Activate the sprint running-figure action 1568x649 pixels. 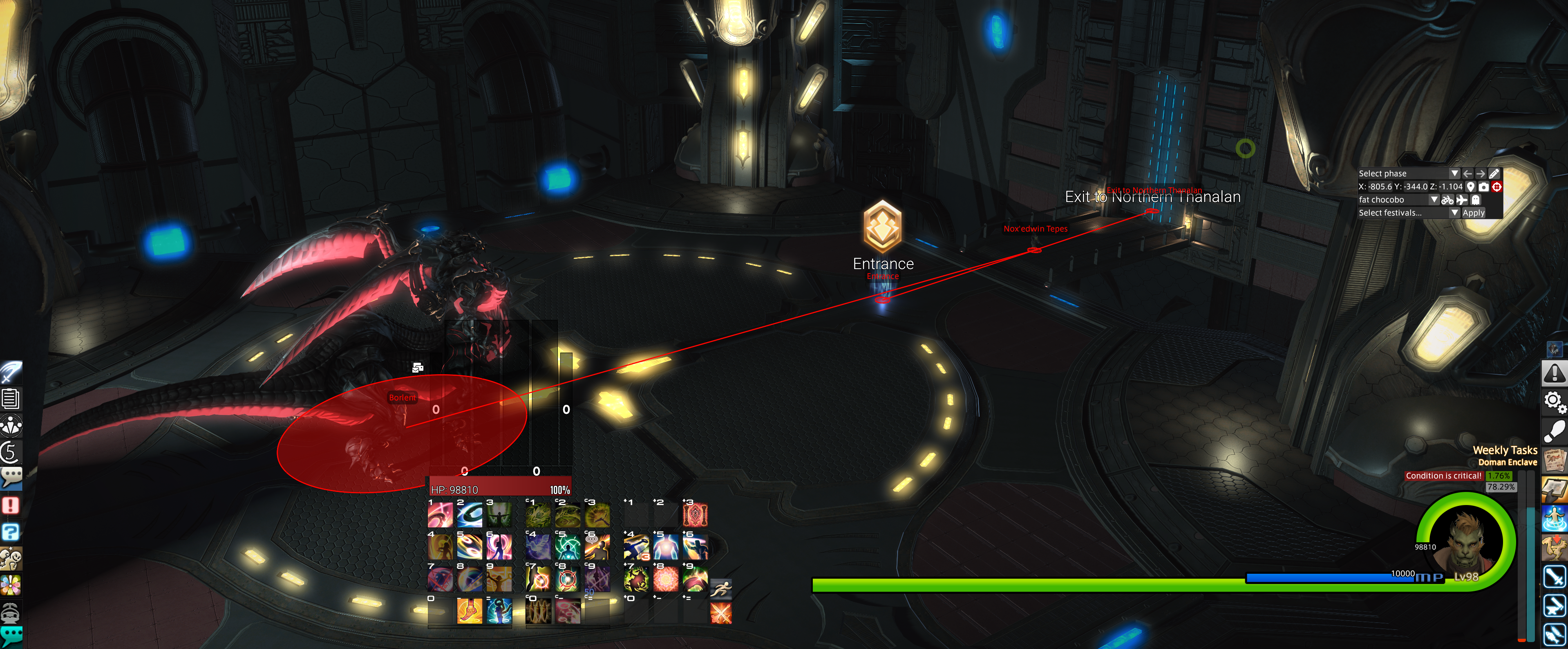coord(721,588)
